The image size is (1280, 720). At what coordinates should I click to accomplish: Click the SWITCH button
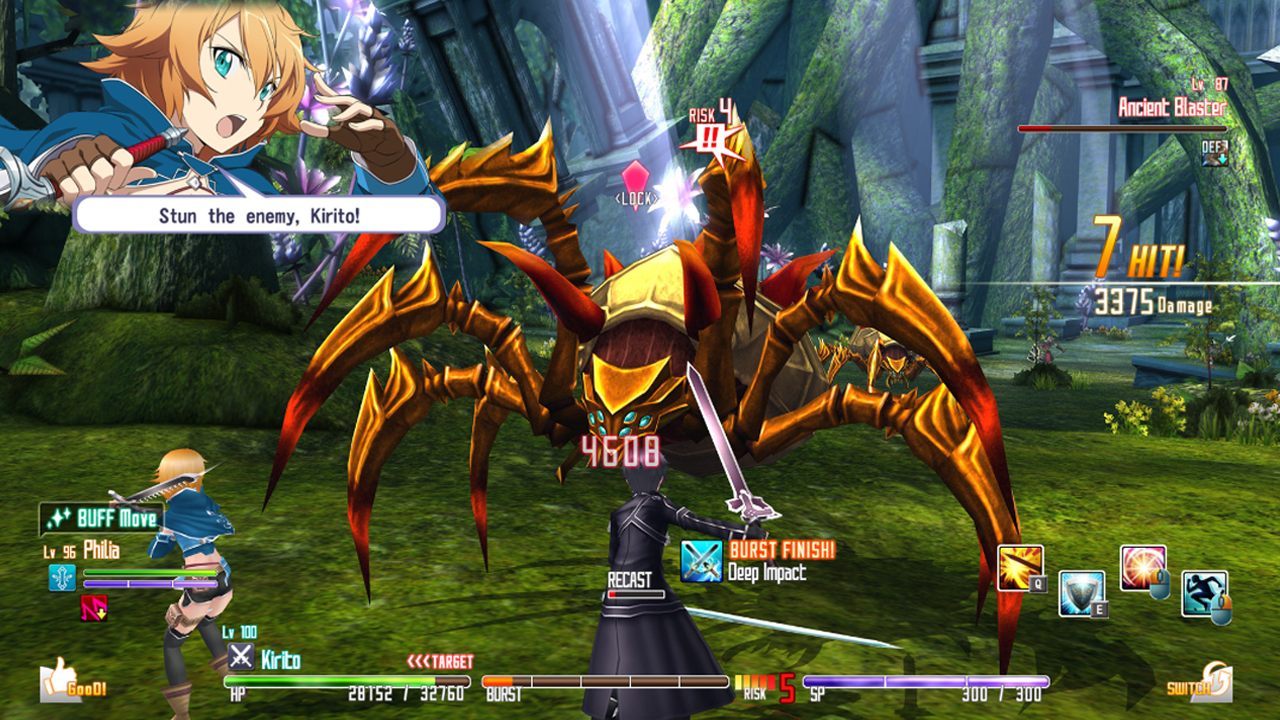pyautogui.click(x=1199, y=685)
